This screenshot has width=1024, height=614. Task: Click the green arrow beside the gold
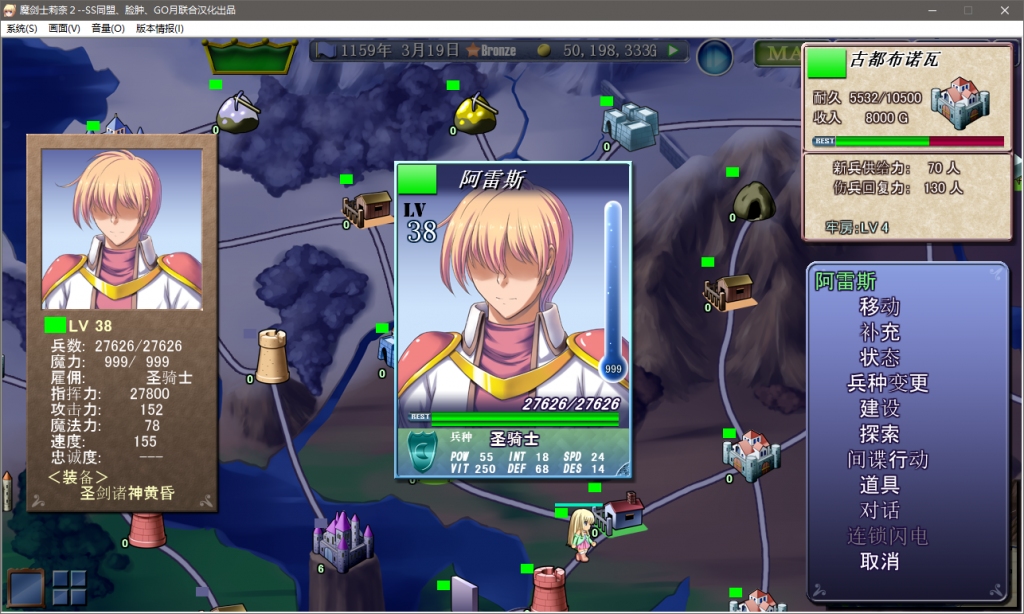674,50
